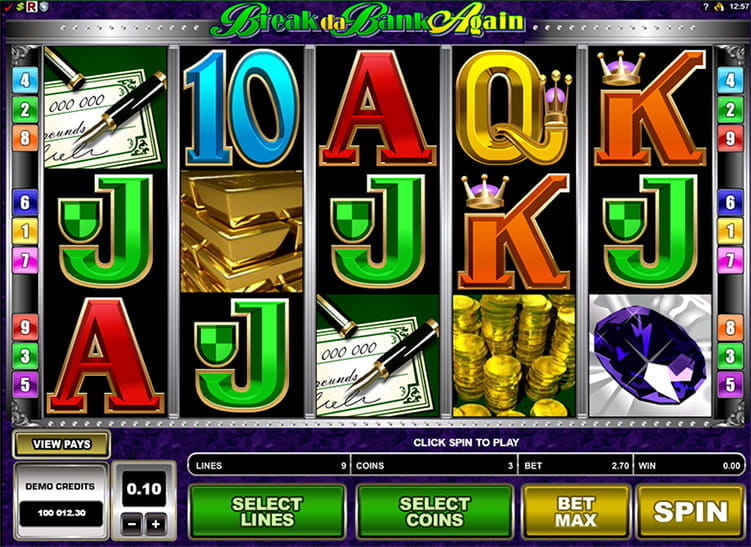Activate the Bet Max button
This screenshot has width=751, height=547.
tap(576, 512)
